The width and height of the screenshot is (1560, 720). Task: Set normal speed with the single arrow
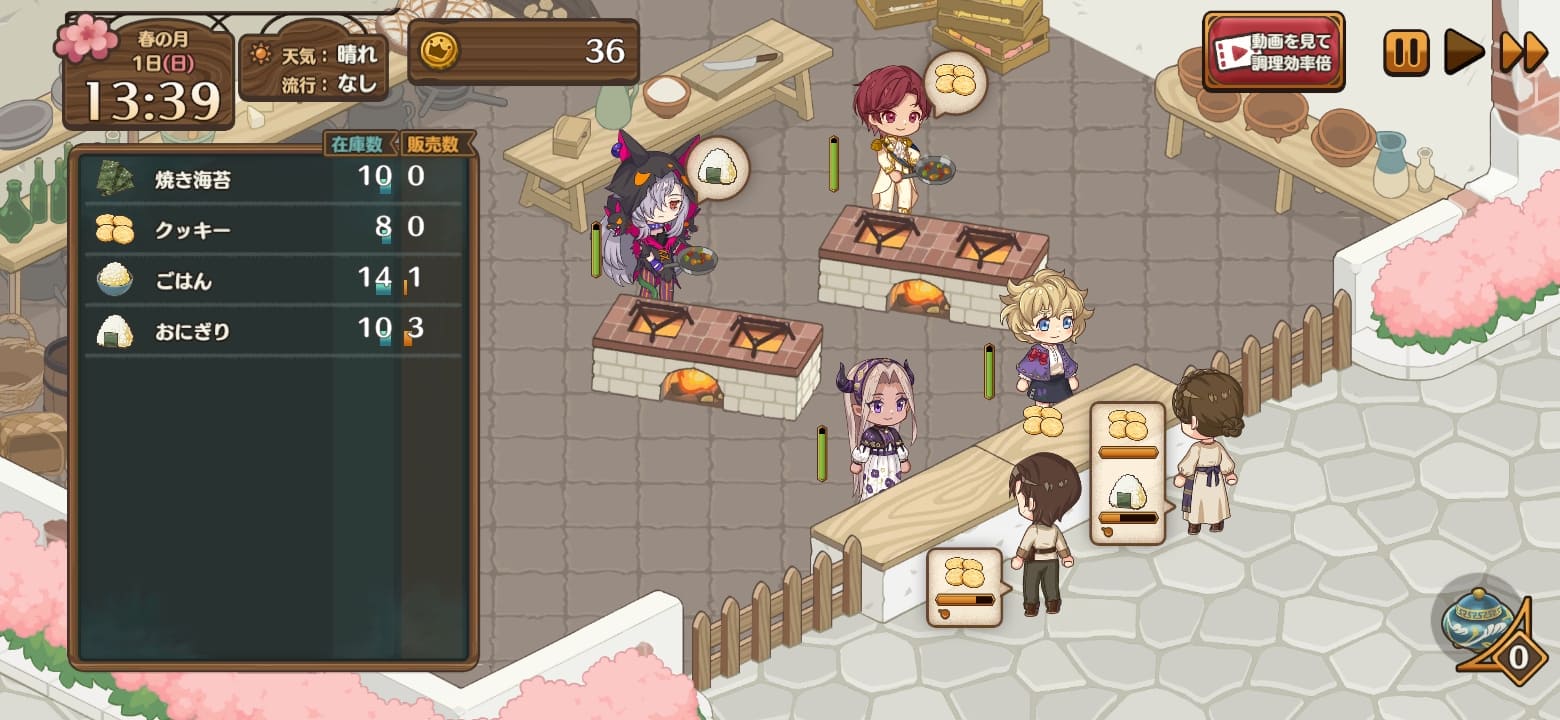1463,52
